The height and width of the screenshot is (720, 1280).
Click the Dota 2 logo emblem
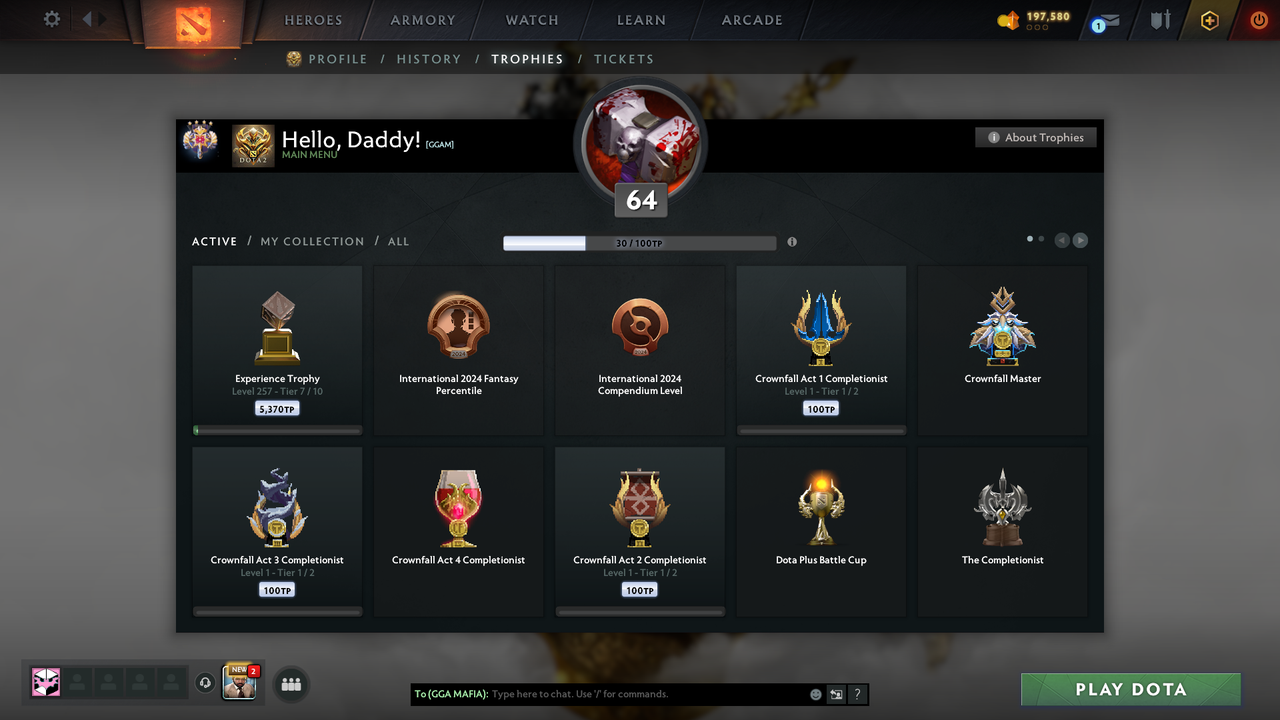192,24
